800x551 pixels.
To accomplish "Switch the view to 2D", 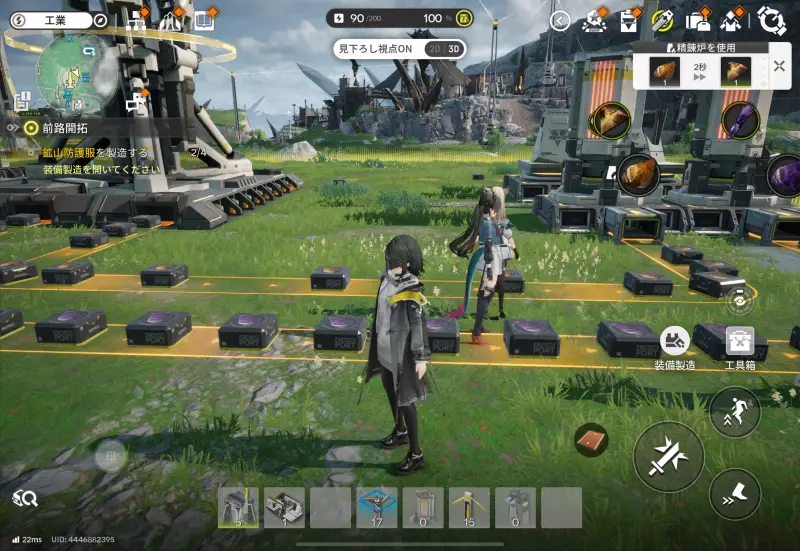I will [434, 48].
